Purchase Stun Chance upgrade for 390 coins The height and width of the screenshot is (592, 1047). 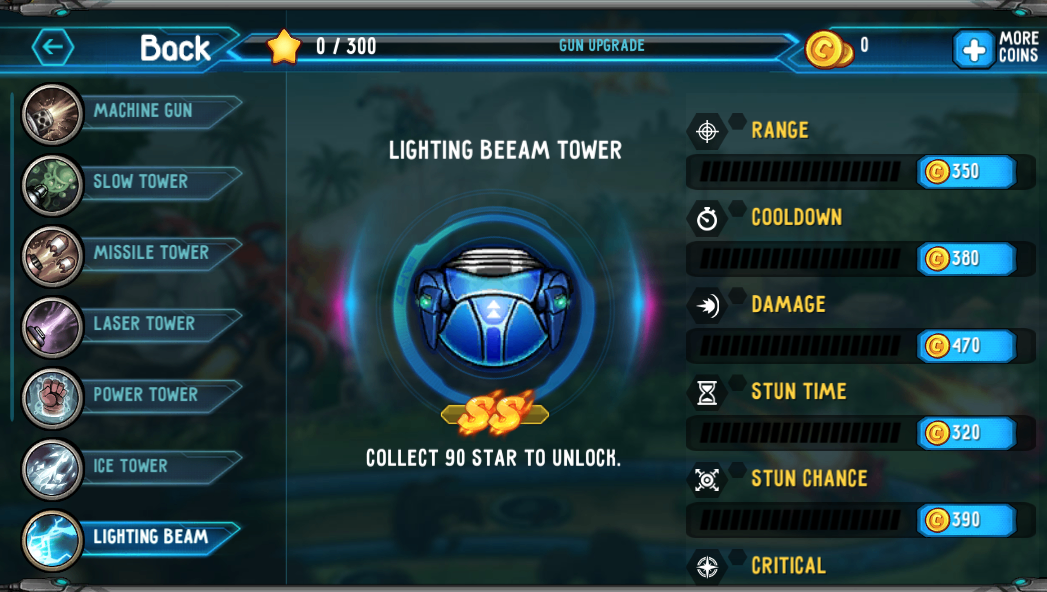pos(966,520)
